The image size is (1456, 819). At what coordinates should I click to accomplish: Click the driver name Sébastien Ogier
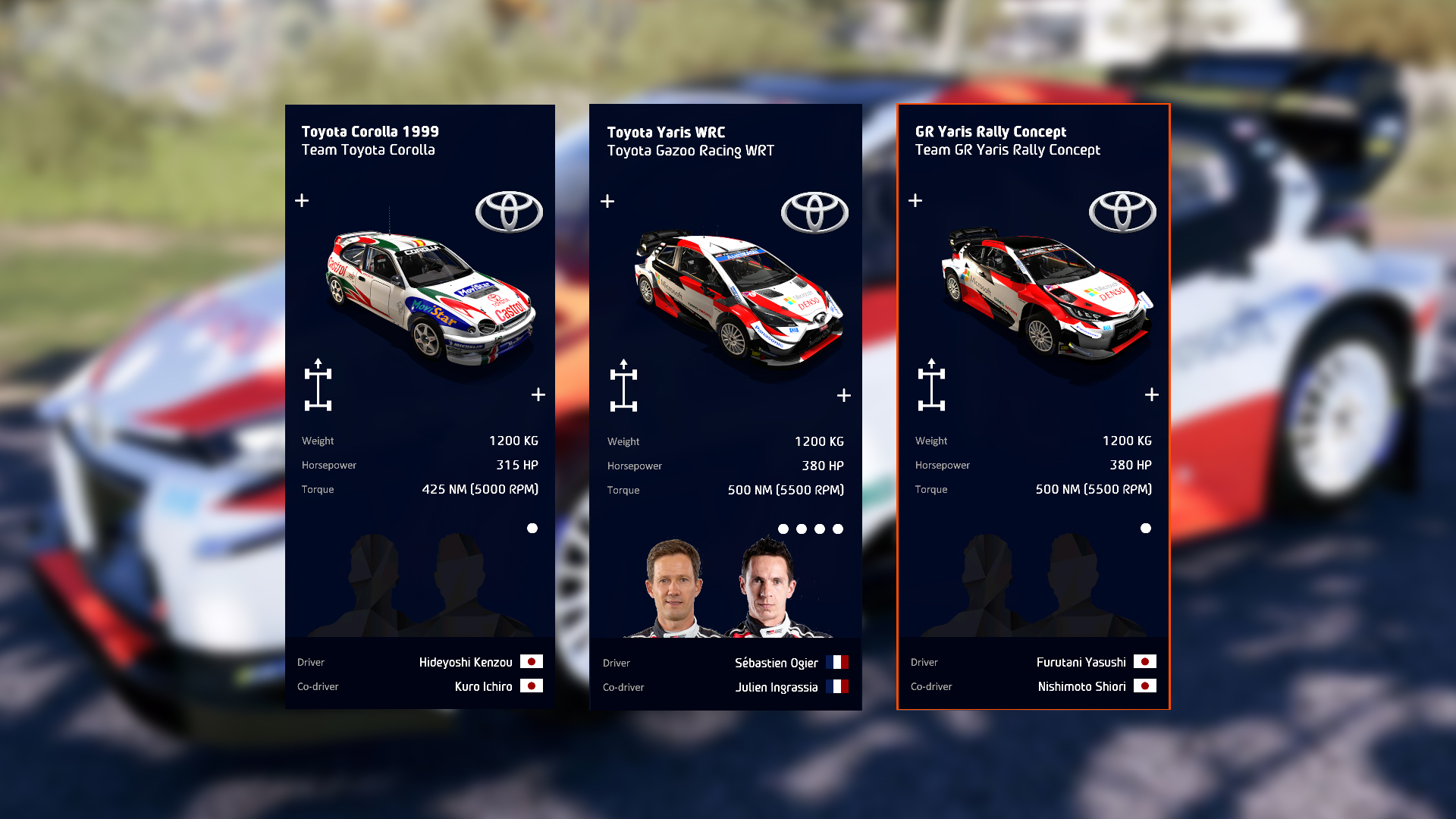tap(776, 662)
